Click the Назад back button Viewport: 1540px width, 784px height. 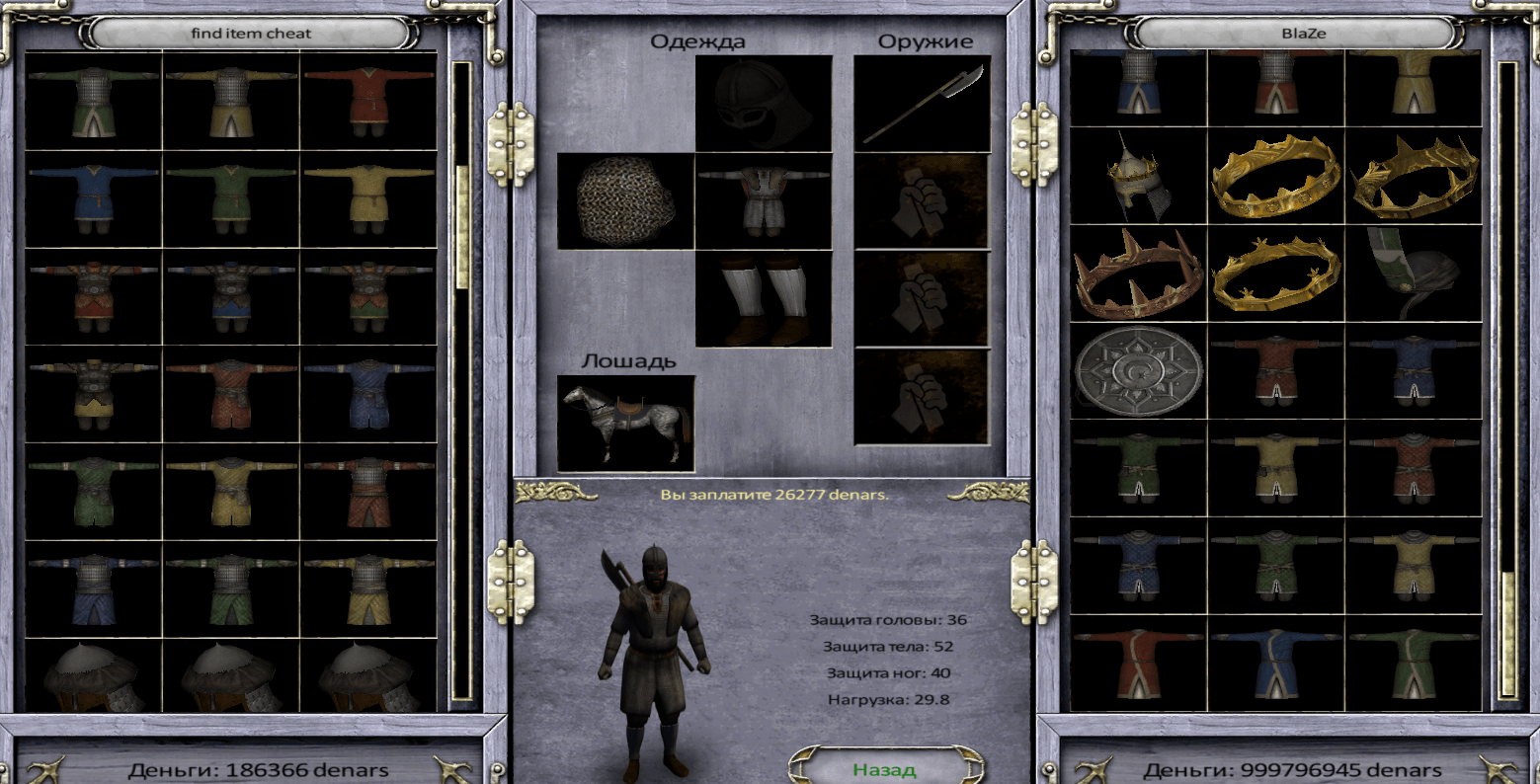tap(885, 768)
